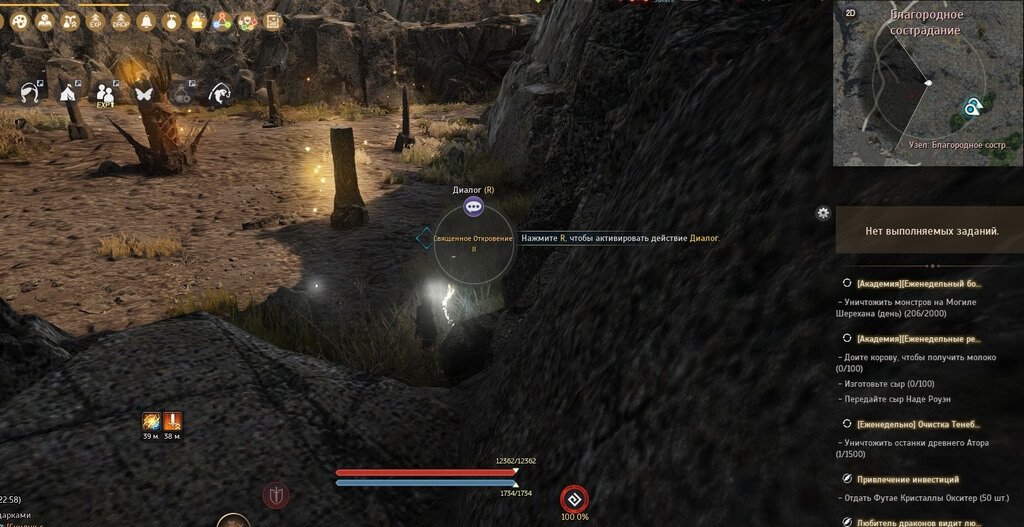Open the quest tracker gear settings
Screen dimensions: 1024x527
[x=823, y=212]
